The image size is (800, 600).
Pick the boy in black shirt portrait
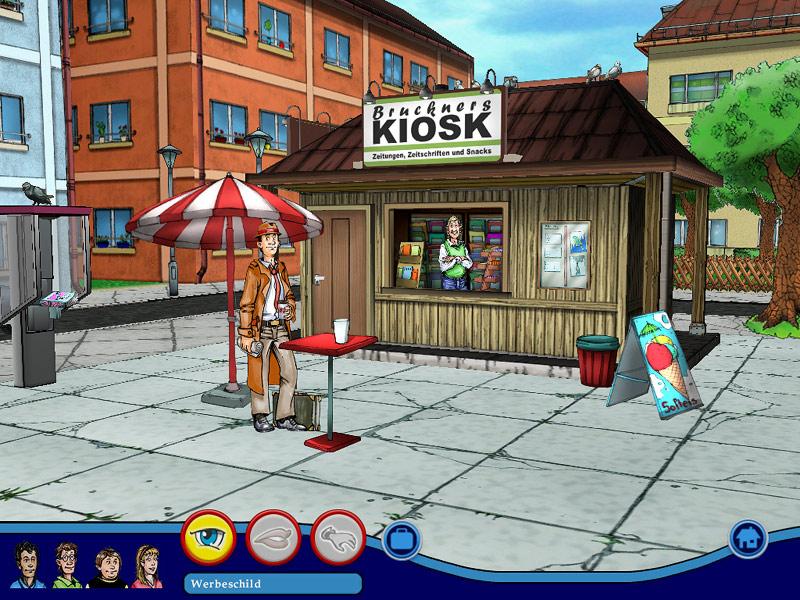tap(105, 567)
